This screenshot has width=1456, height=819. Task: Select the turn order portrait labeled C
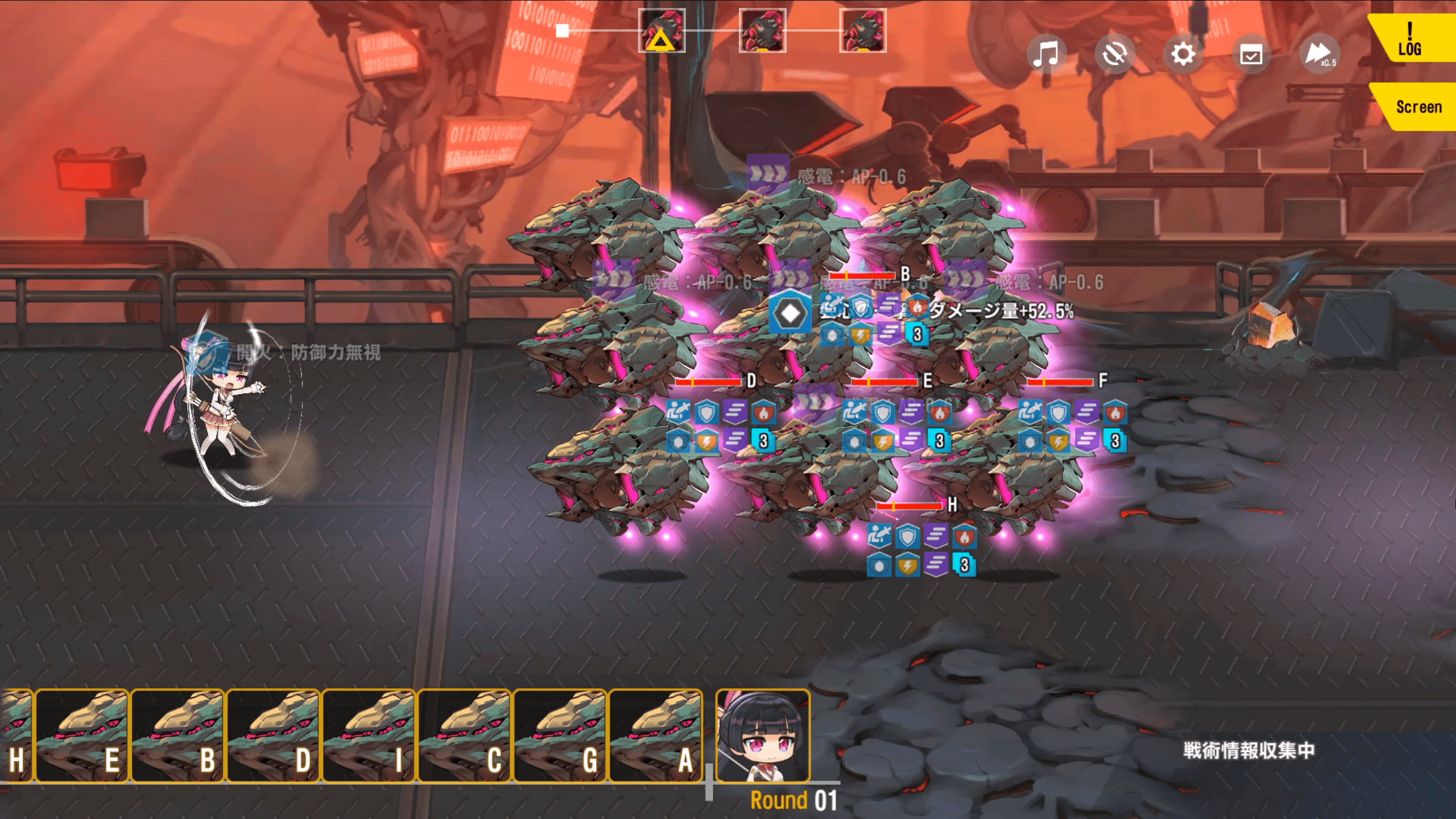pyautogui.click(x=464, y=736)
